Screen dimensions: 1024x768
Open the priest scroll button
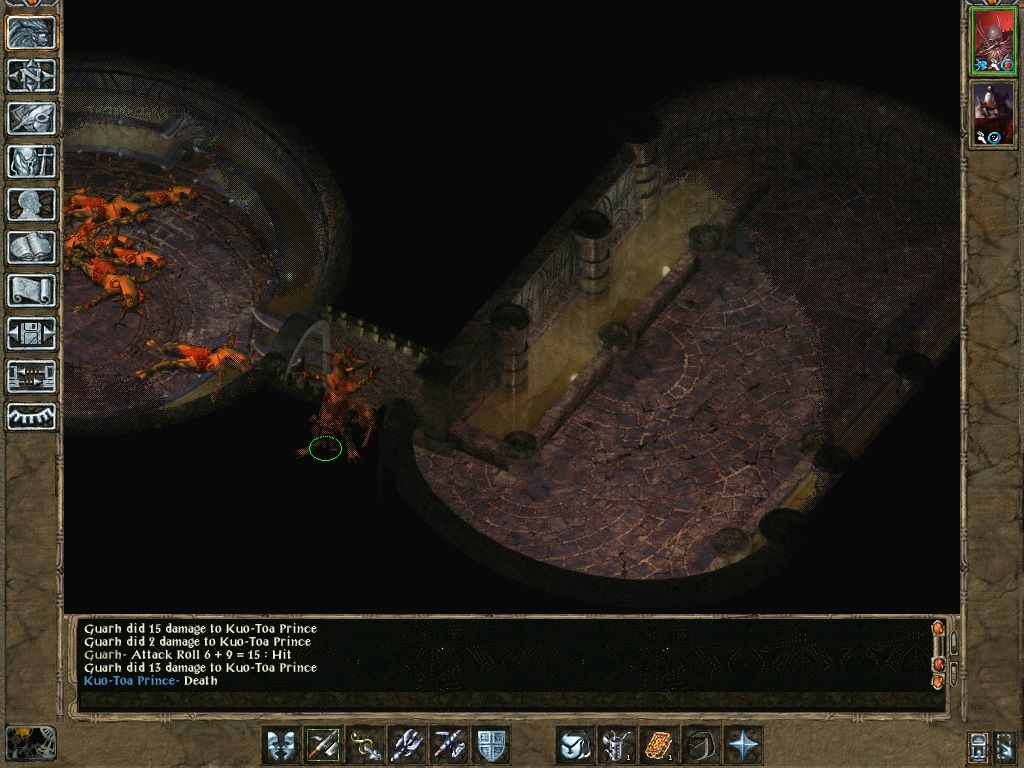click(31, 290)
